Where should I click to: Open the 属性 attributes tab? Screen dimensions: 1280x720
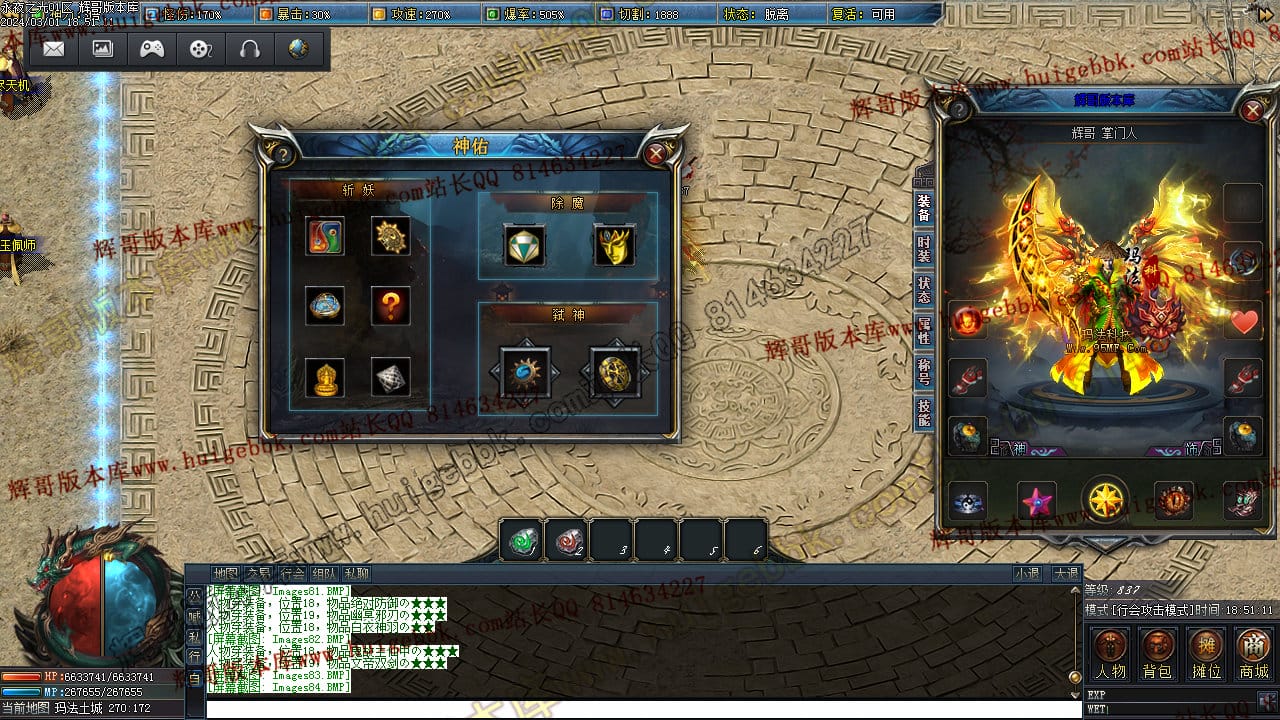pos(924,331)
